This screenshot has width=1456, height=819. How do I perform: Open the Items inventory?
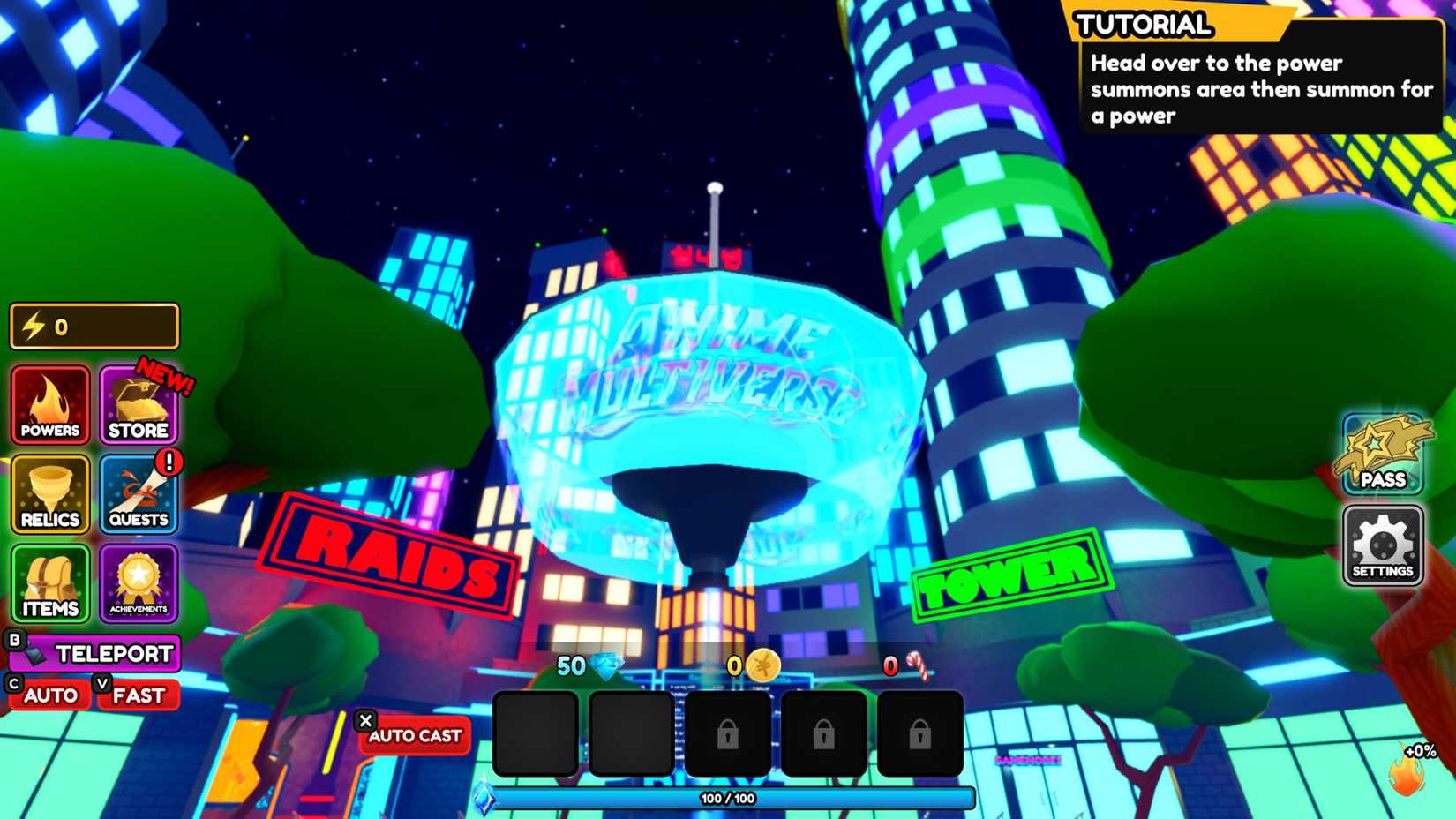(49, 582)
